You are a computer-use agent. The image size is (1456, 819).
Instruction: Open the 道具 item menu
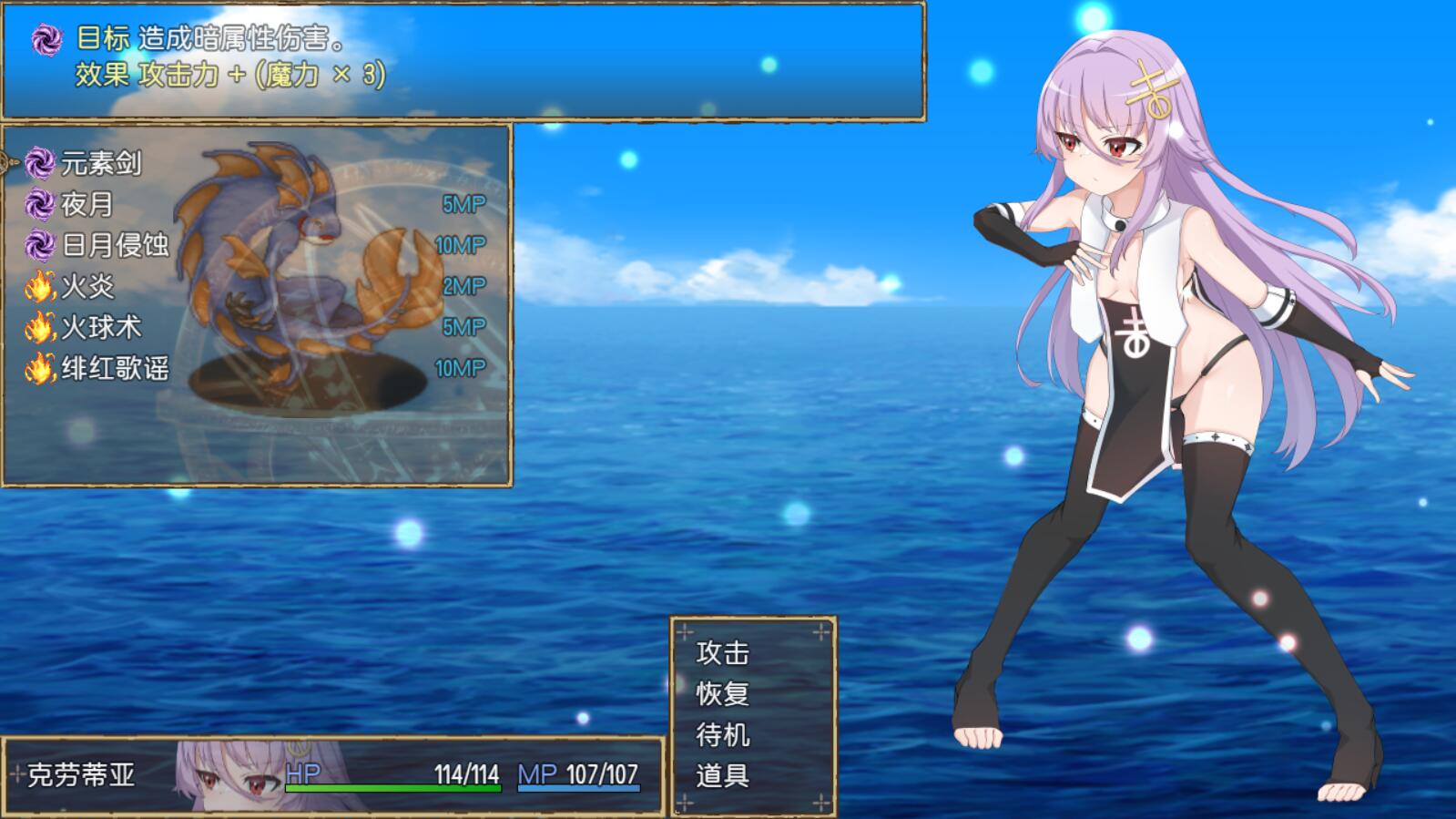pyautogui.click(x=722, y=776)
